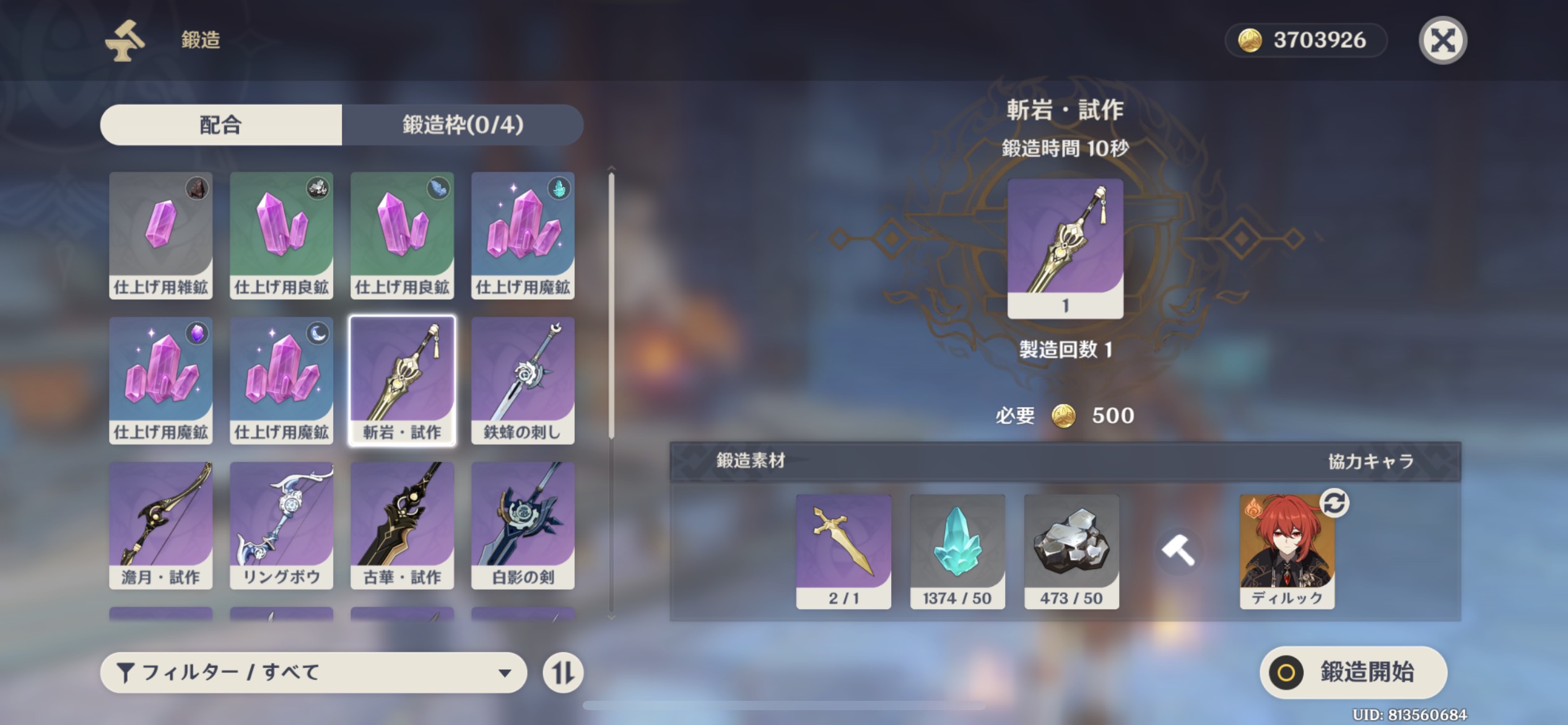This screenshot has width=1568, height=725.
Task: Select the 仕上げ用雑鉱 ore recipe
Action: (x=161, y=235)
